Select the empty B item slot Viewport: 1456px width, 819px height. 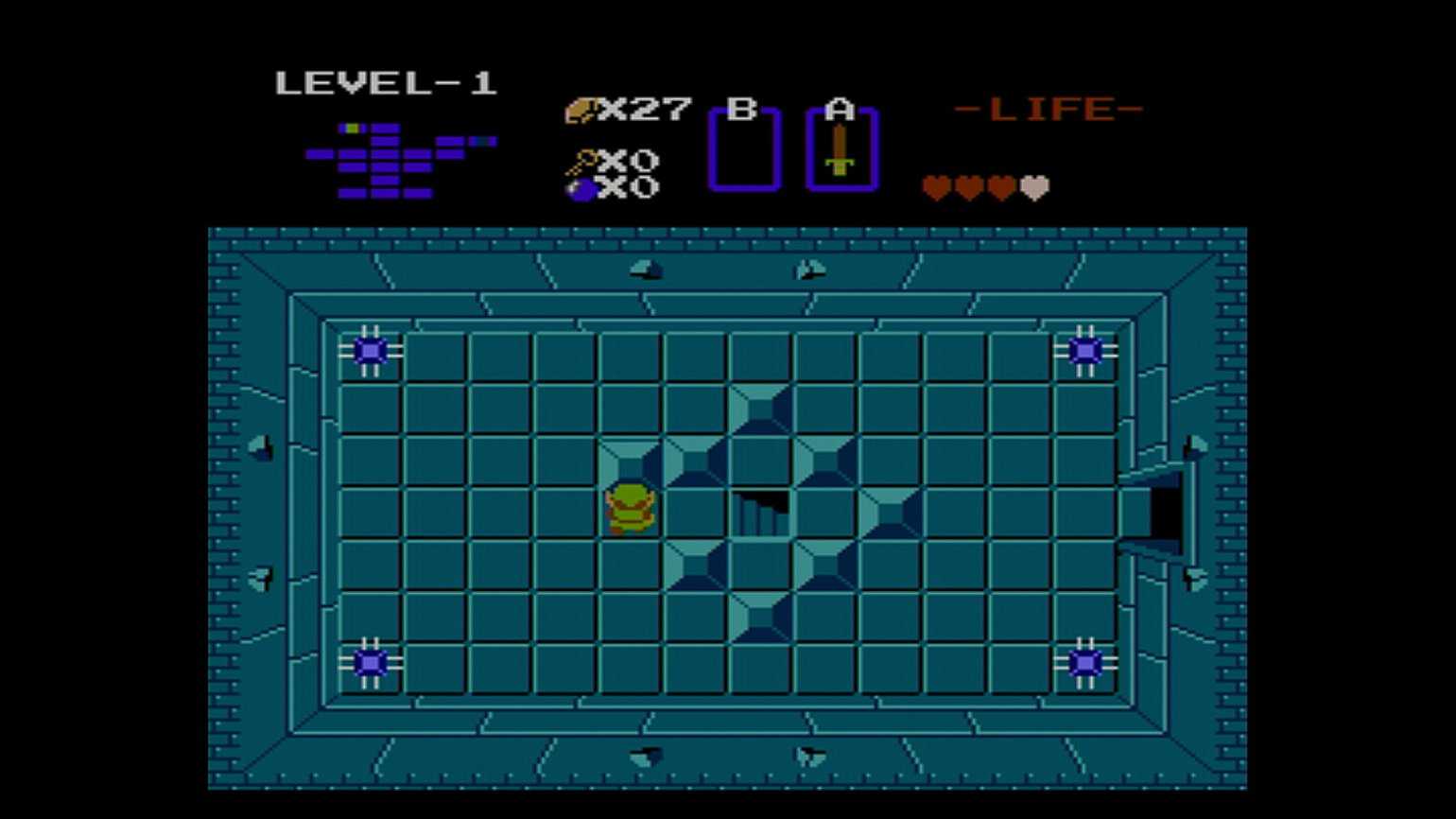coord(744,149)
